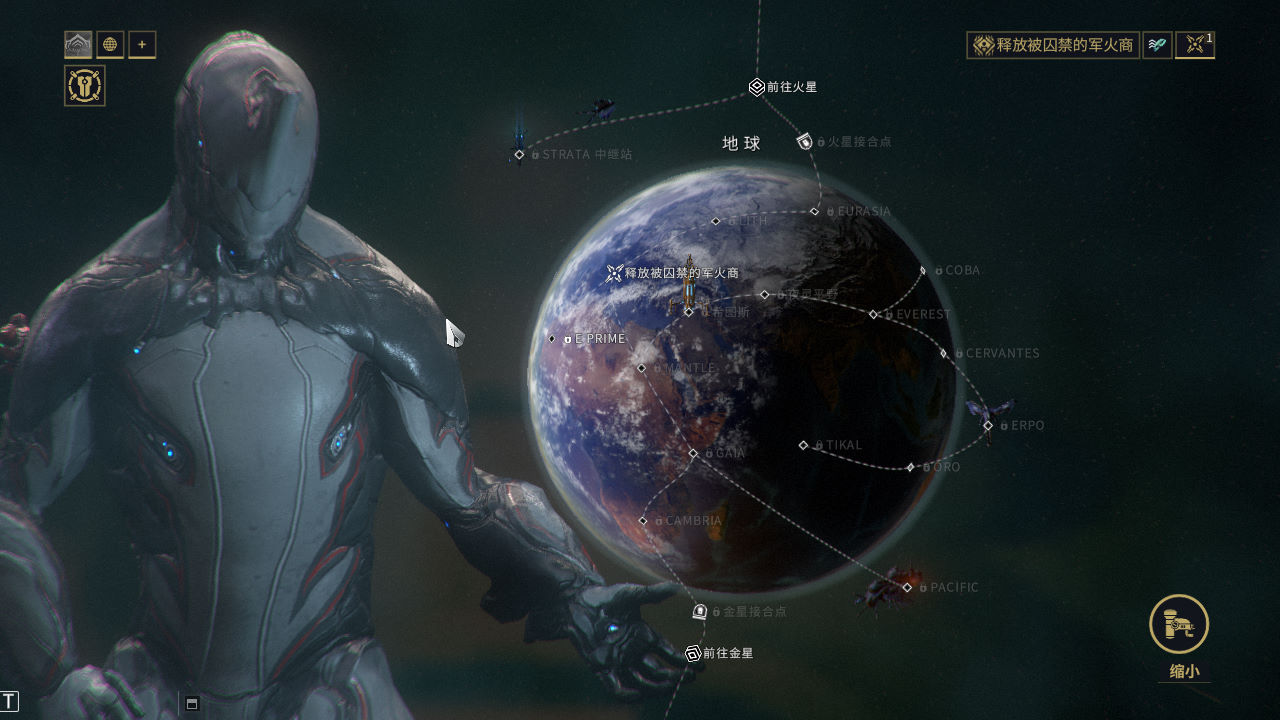The height and width of the screenshot is (720, 1280).
Task: Click the plus button in top-left
Action: click(x=142, y=45)
